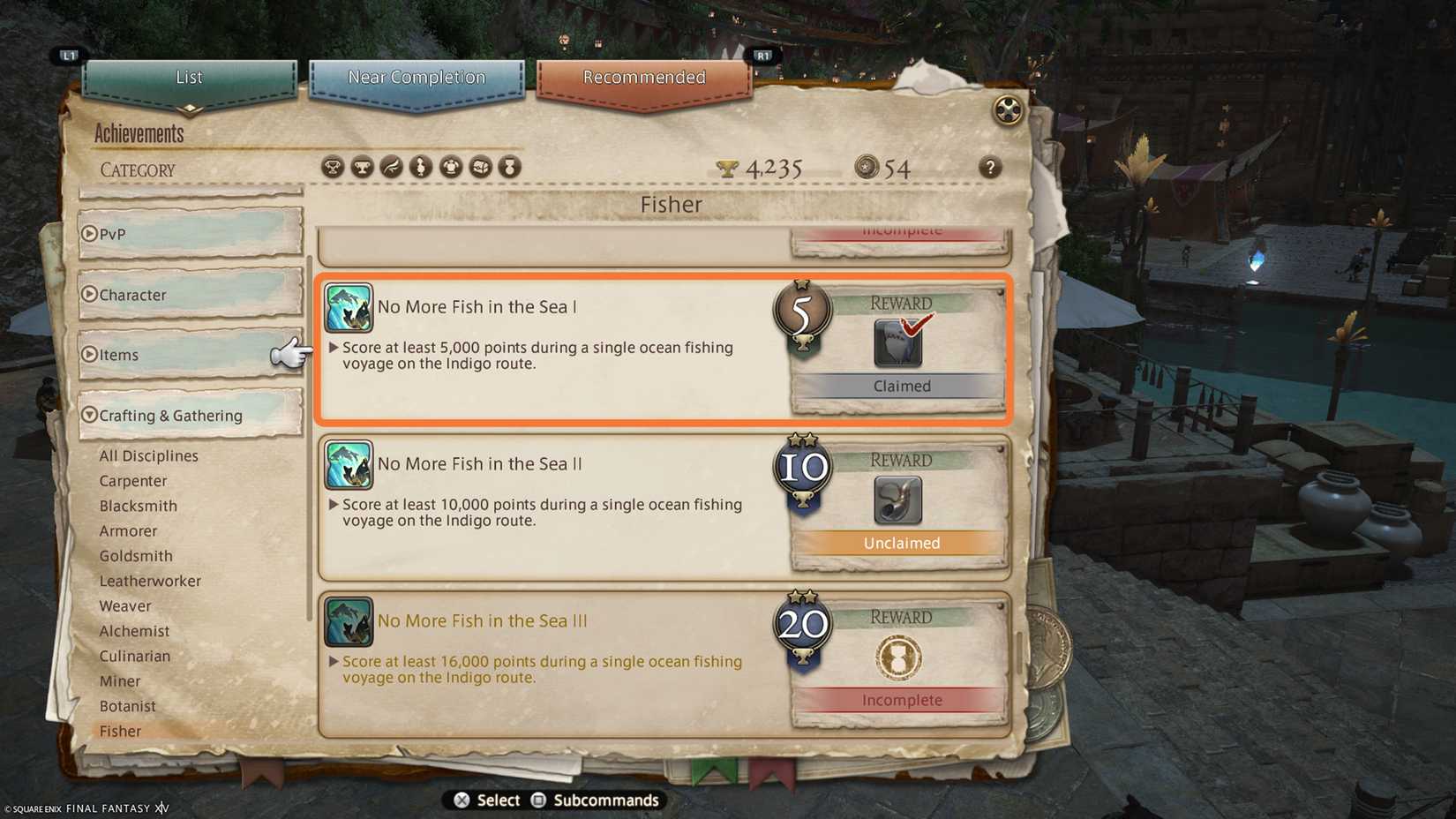Click the 54 medallion counter toggle

[x=867, y=167]
